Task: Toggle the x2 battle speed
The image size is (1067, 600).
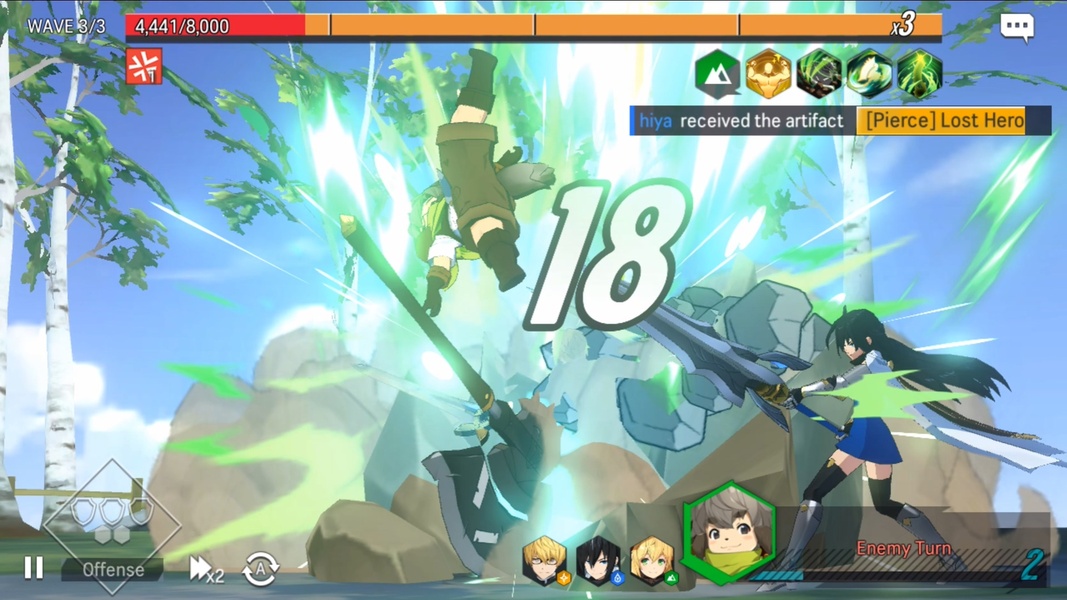Action: (206, 569)
